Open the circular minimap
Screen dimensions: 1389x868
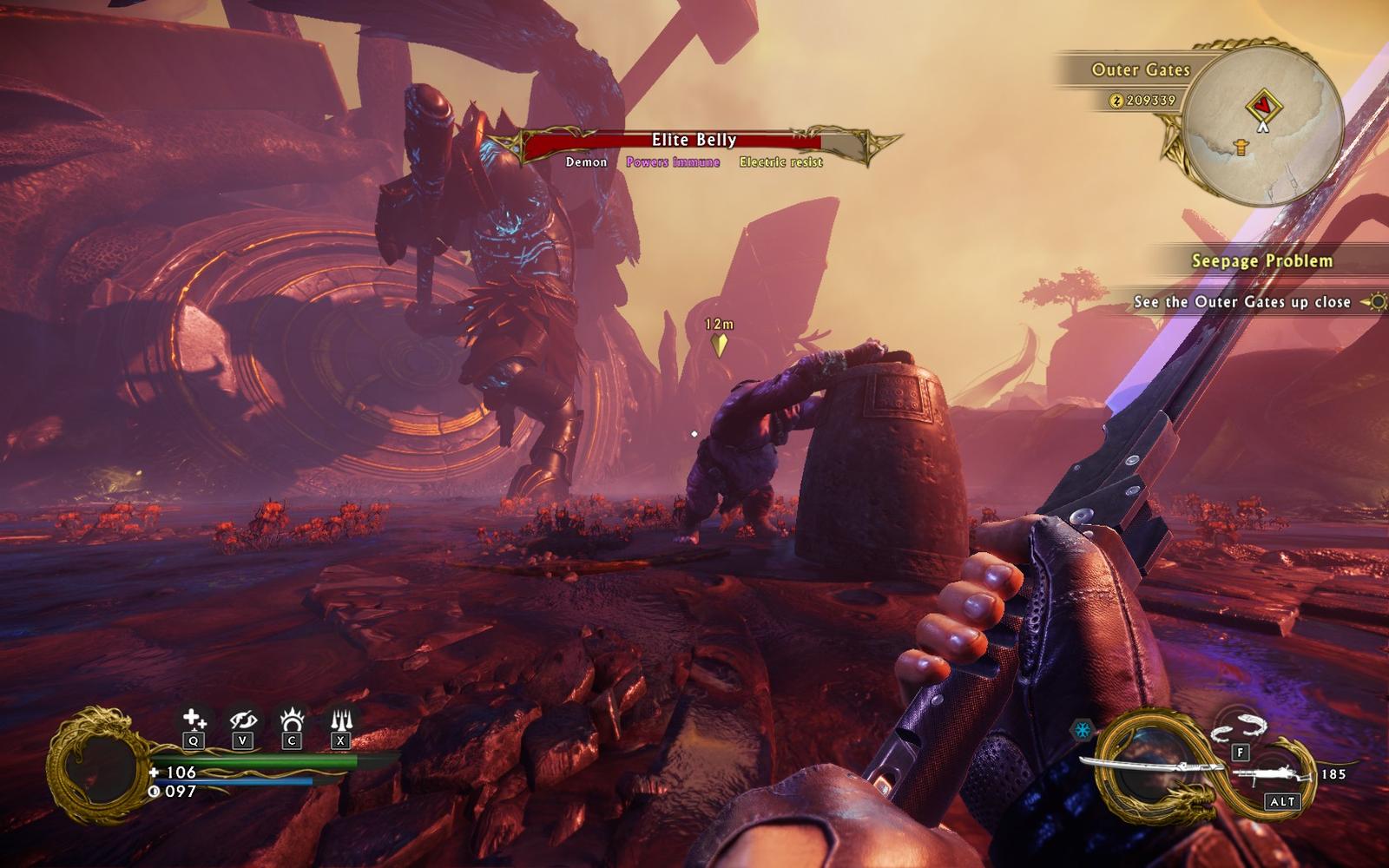pos(1264,122)
